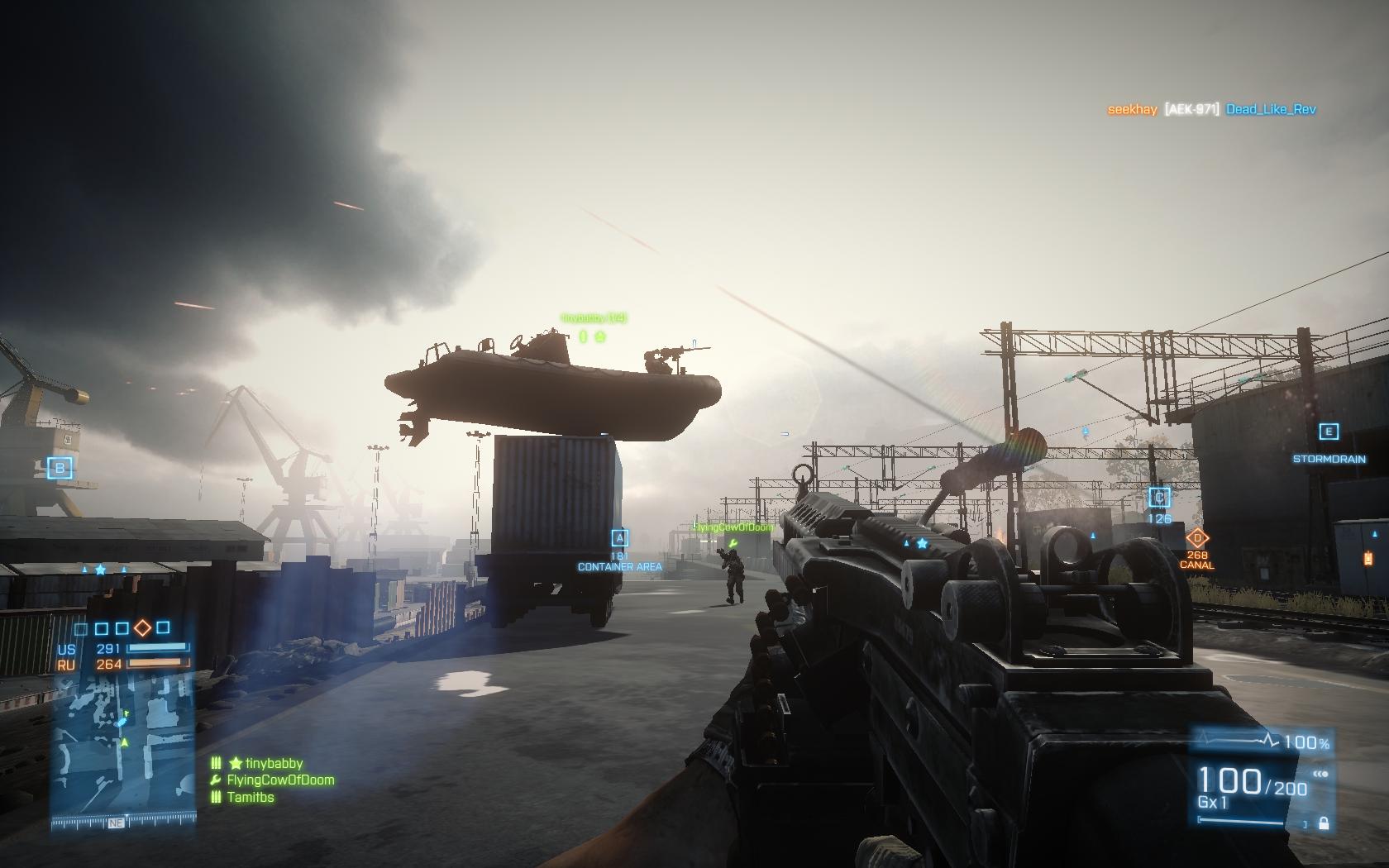Click the orange diamond in the flag status row
The image size is (1389, 868).
pos(142,628)
